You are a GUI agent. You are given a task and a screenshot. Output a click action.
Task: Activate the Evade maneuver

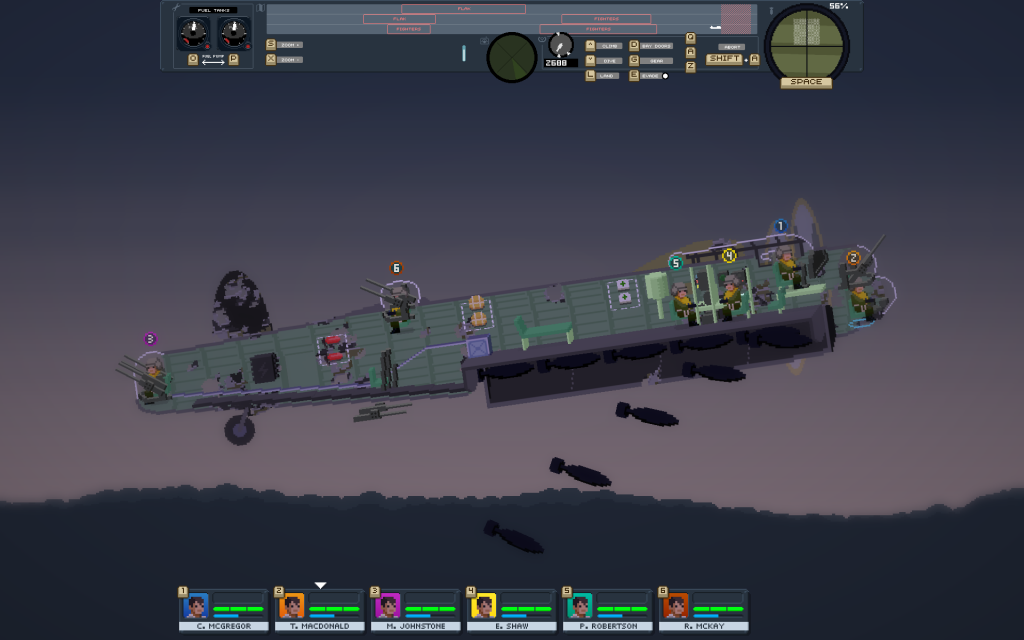(x=651, y=76)
